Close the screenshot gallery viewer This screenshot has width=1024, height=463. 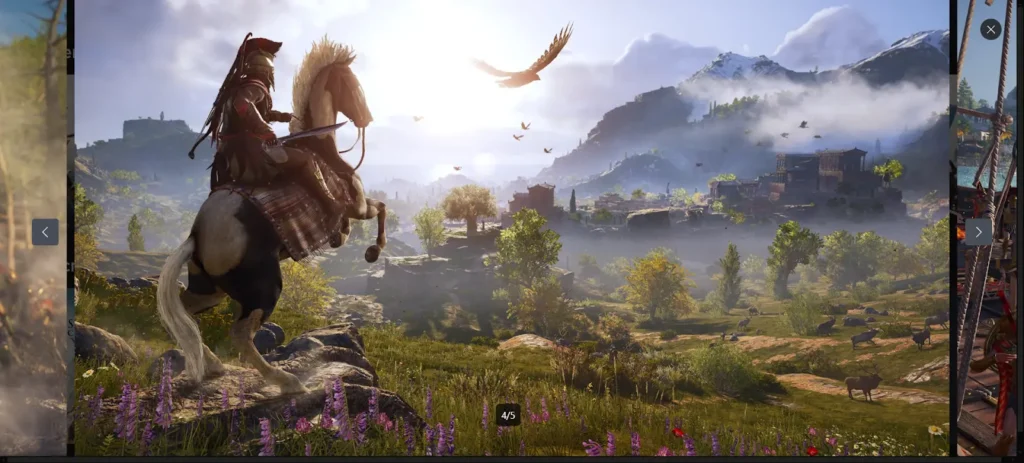point(990,29)
